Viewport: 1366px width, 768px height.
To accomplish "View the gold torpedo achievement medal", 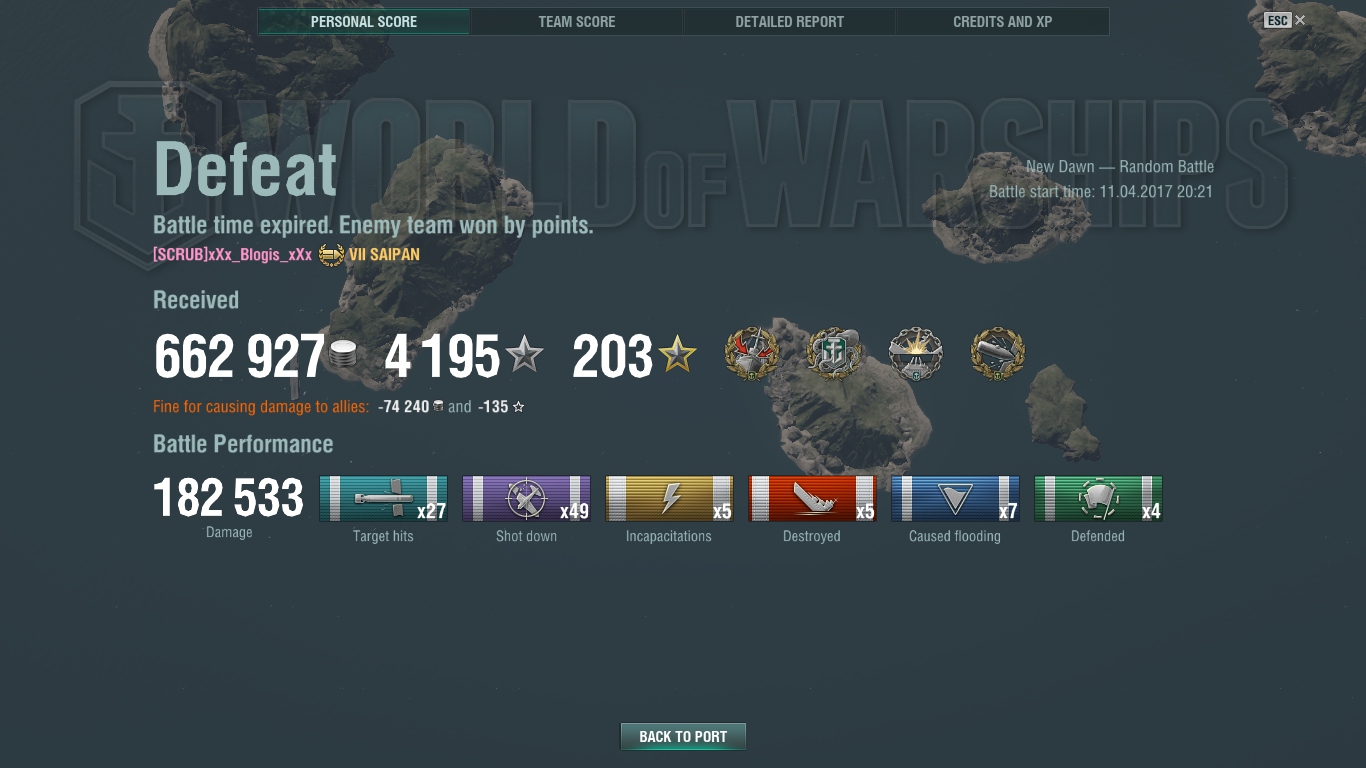I will click(x=998, y=354).
